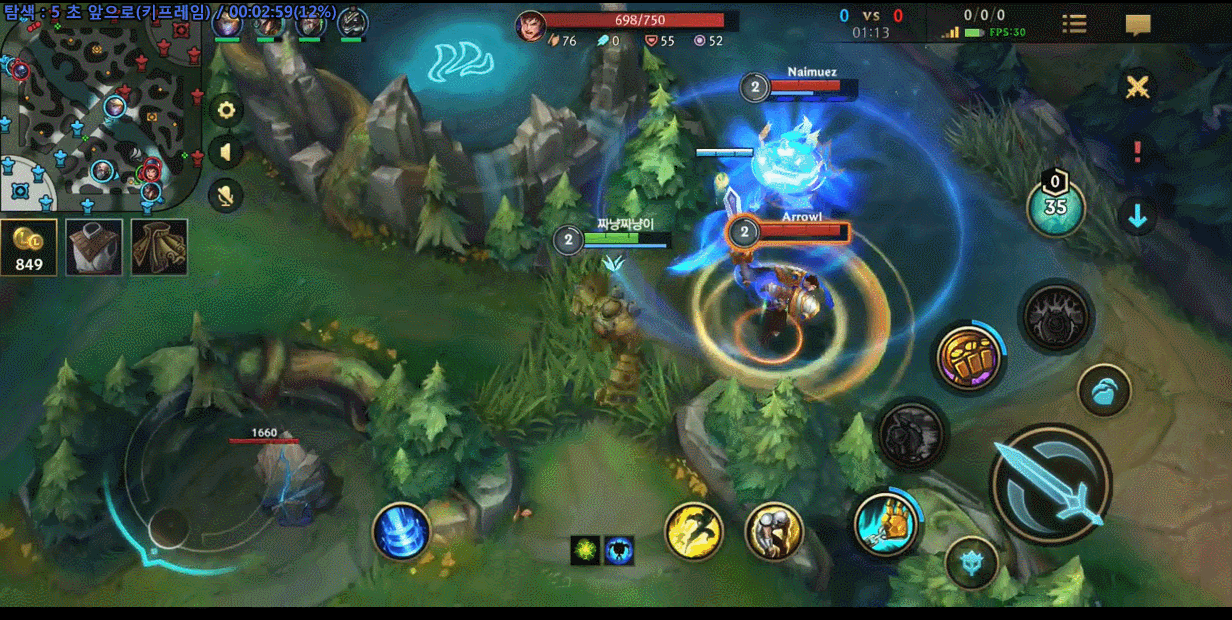The image size is (1232, 620).
Task: Buy the recommended brown cloak item
Action: 159,247
